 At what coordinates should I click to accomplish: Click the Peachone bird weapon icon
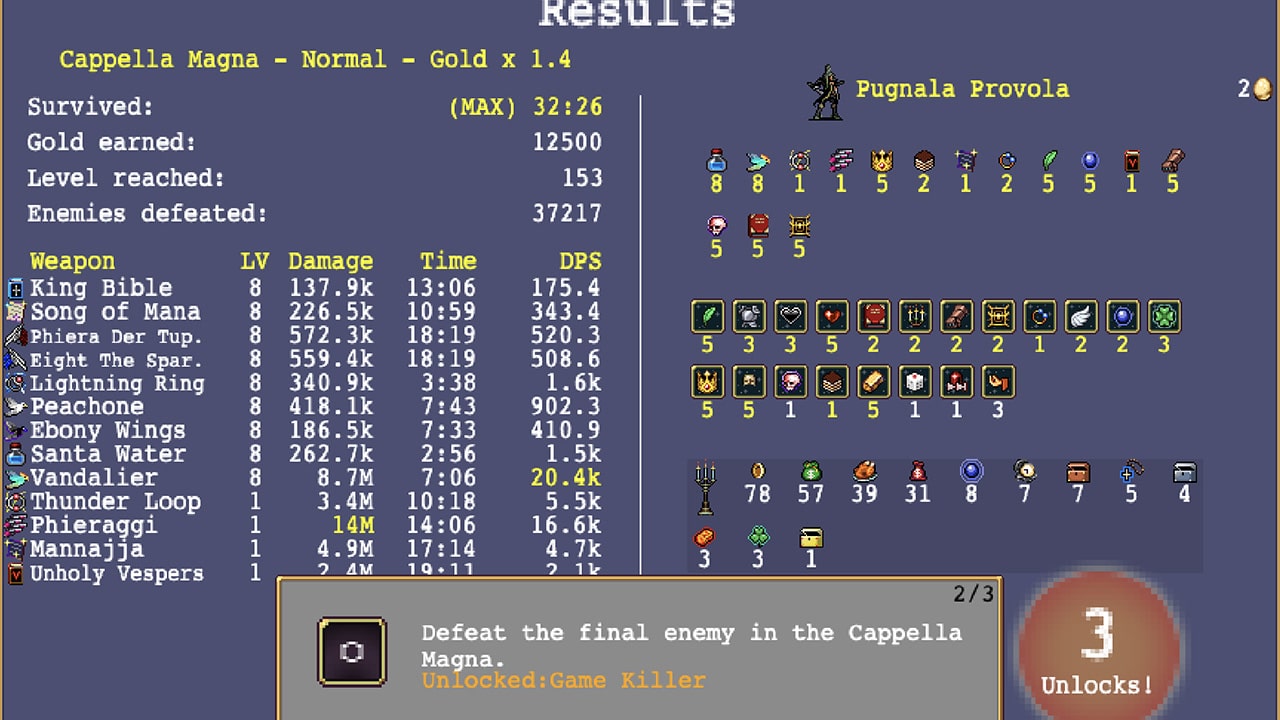coord(15,406)
